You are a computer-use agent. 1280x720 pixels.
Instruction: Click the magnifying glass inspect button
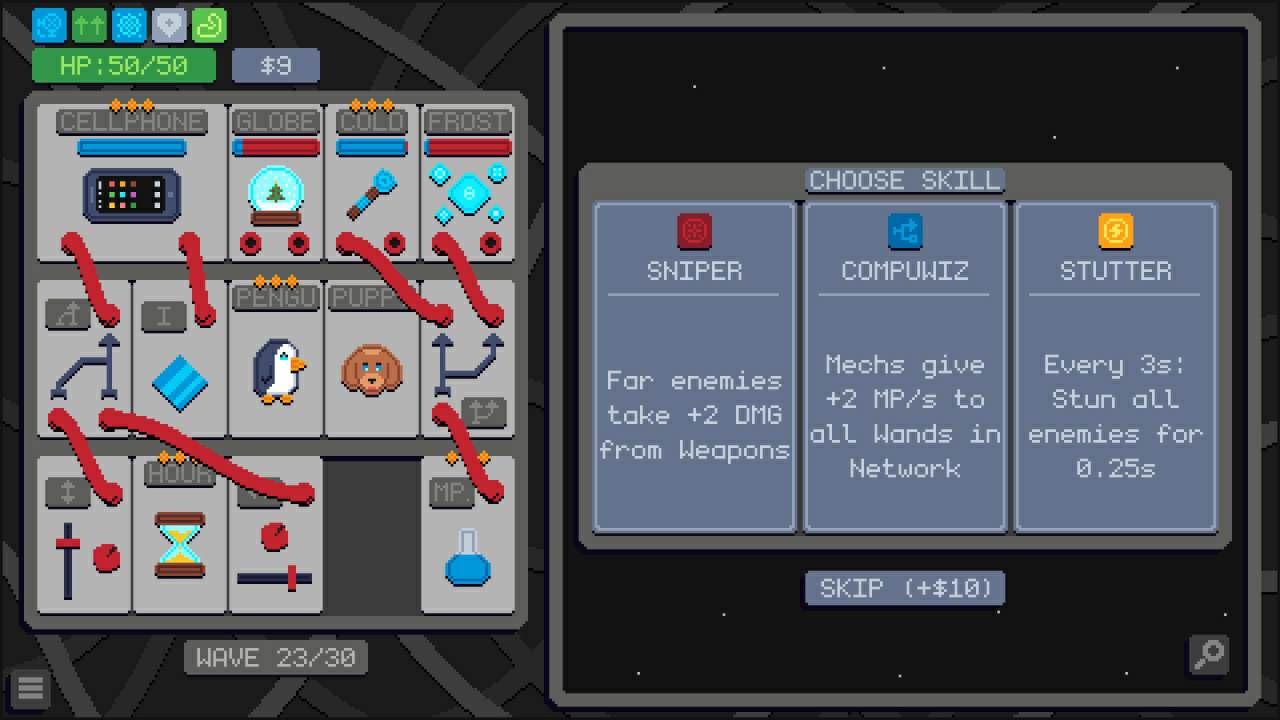pyautogui.click(x=1209, y=654)
